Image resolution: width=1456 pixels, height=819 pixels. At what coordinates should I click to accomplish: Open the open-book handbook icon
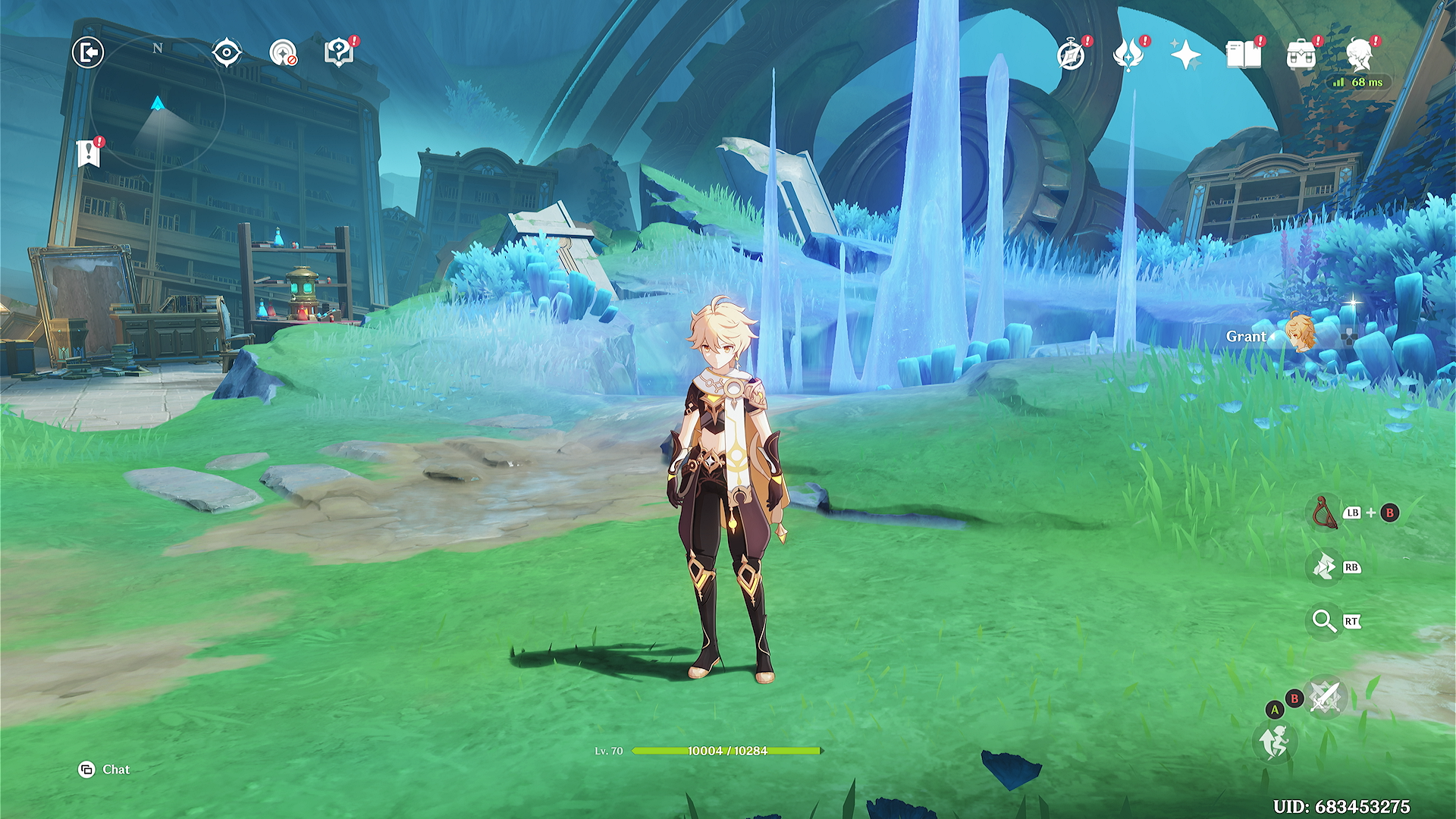(1243, 55)
